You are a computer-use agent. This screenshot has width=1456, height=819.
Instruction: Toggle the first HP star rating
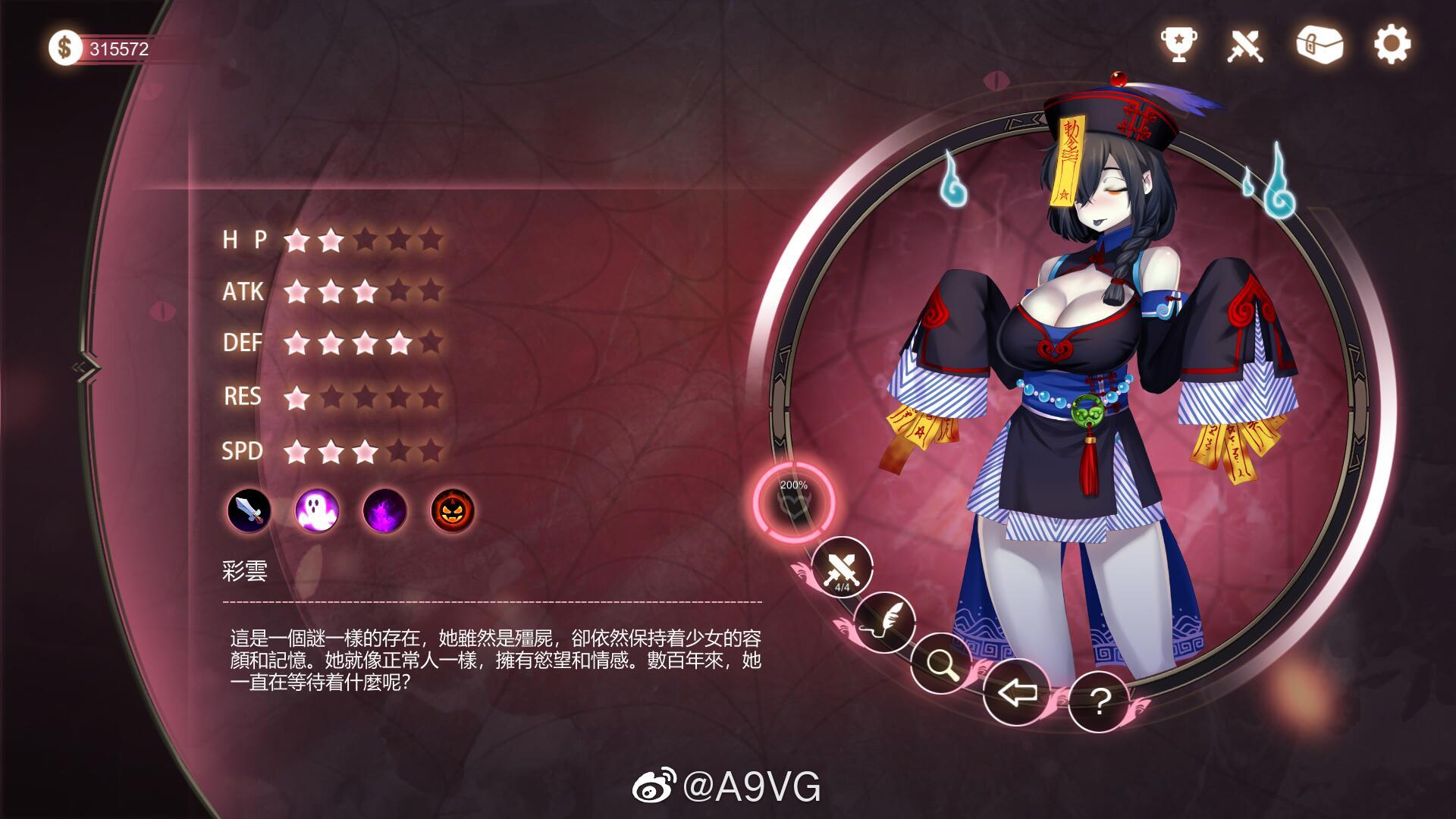pos(295,240)
